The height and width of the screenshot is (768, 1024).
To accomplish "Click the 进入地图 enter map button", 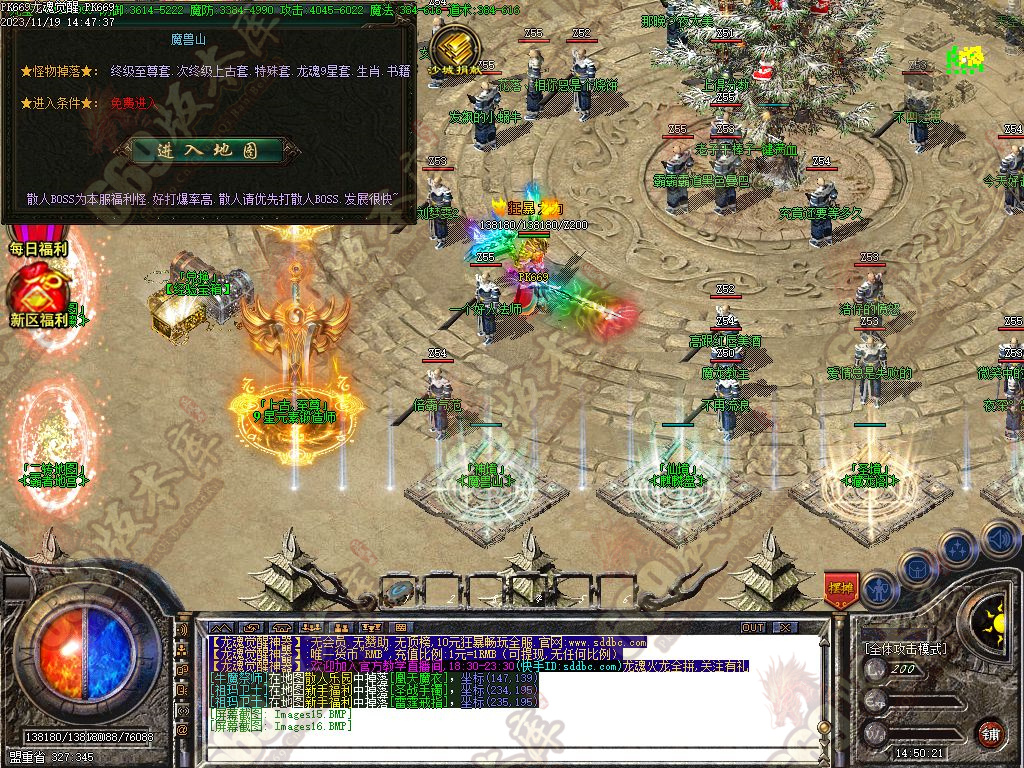I will click(x=207, y=150).
